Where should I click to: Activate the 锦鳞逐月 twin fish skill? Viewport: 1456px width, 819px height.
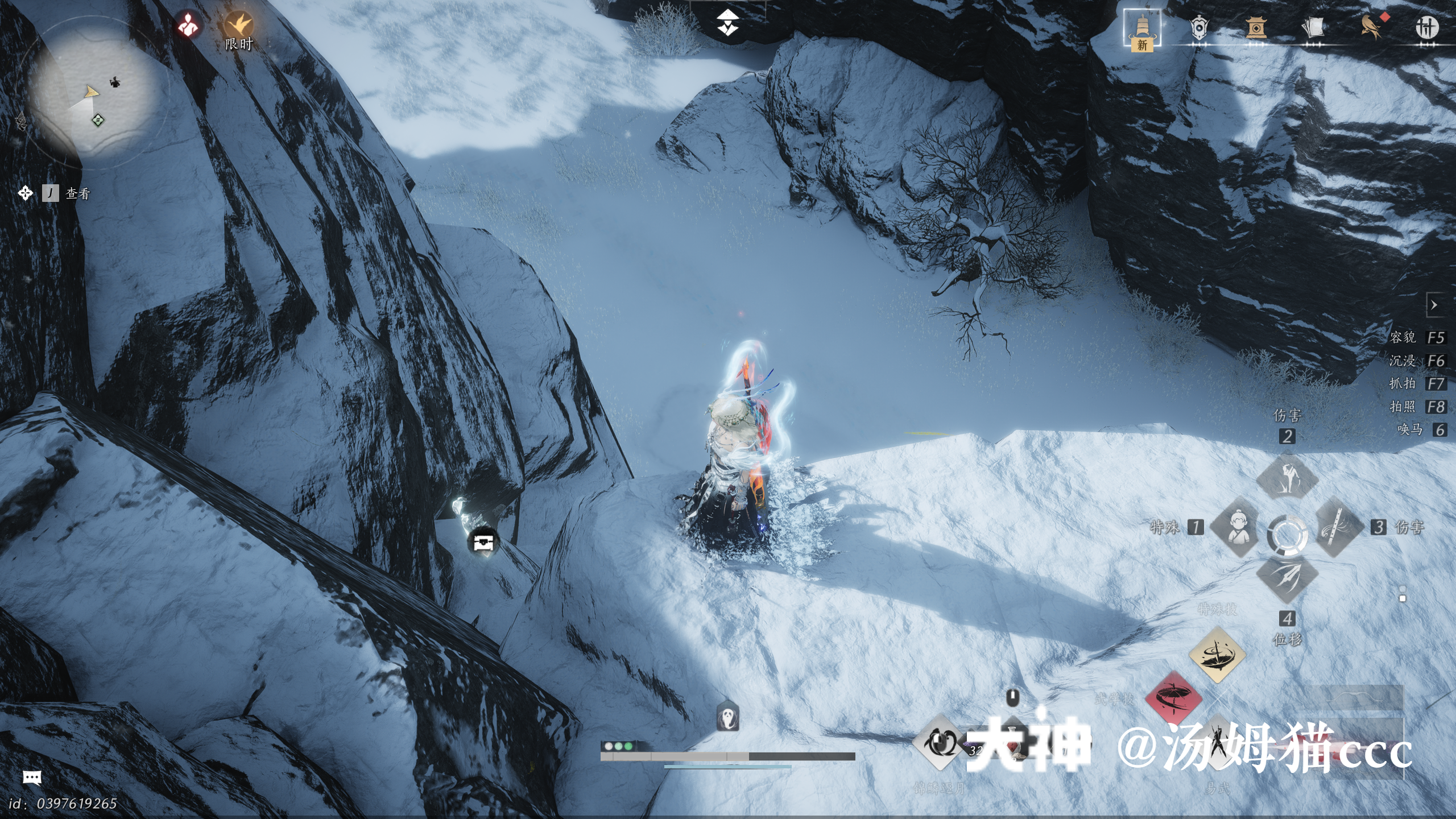click(940, 743)
